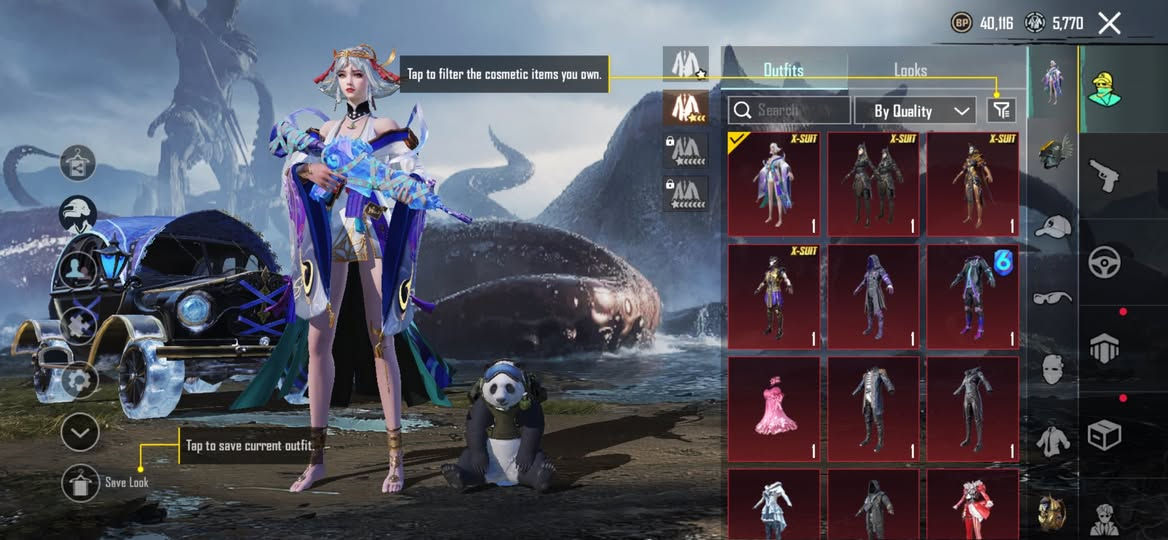
Task: Click the helmet icon on the left
Action: click(x=78, y=211)
